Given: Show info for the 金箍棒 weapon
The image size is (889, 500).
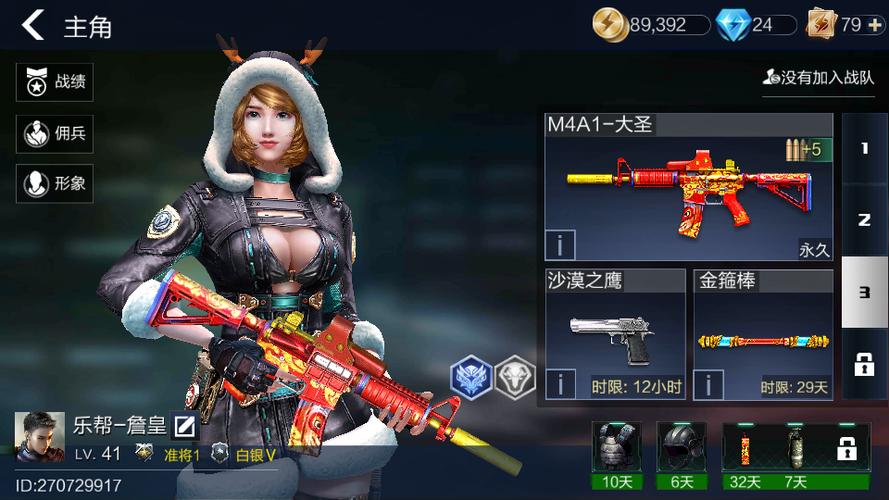Looking at the screenshot, I should click(x=708, y=384).
